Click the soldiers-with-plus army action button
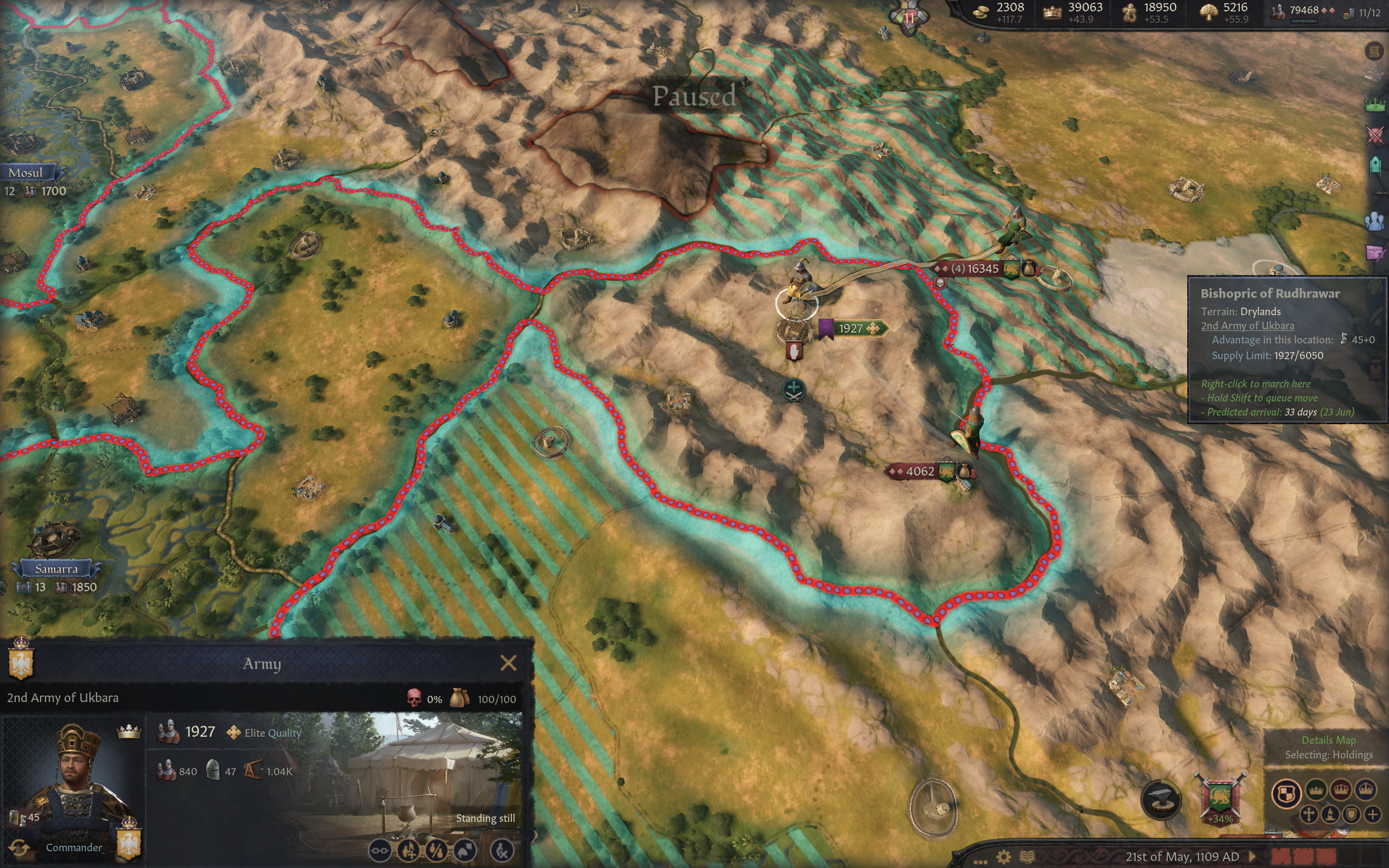The width and height of the screenshot is (1389, 868). [x=408, y=850]
